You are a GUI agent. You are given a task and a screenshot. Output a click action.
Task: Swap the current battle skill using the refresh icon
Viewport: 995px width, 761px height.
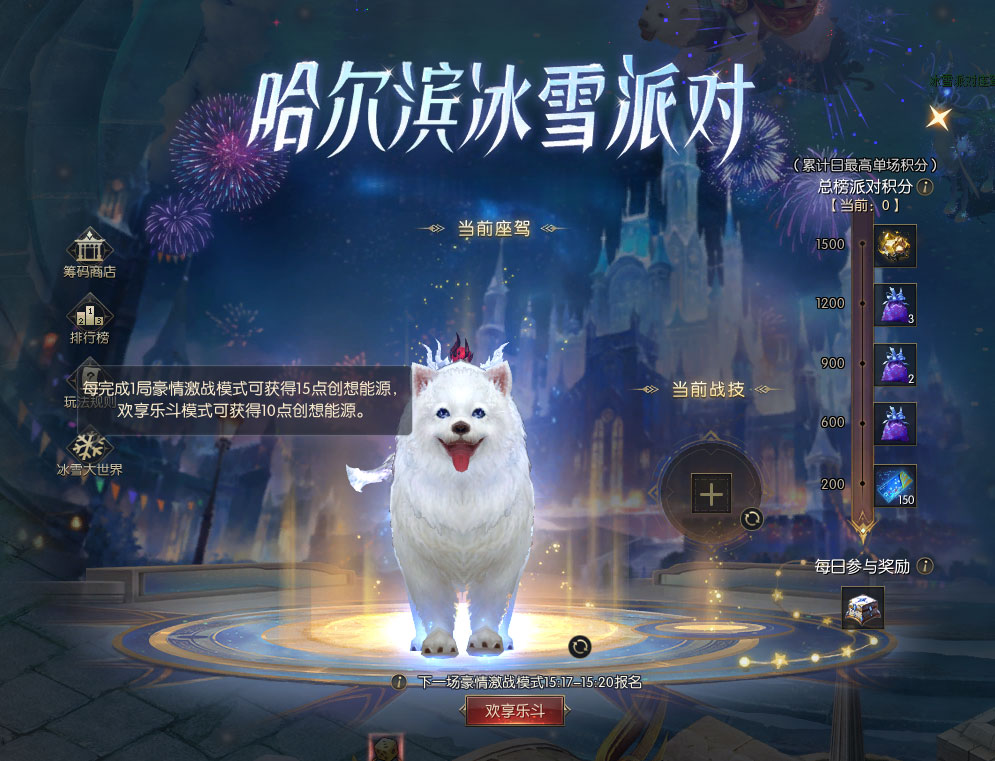(x=752, y=518)
